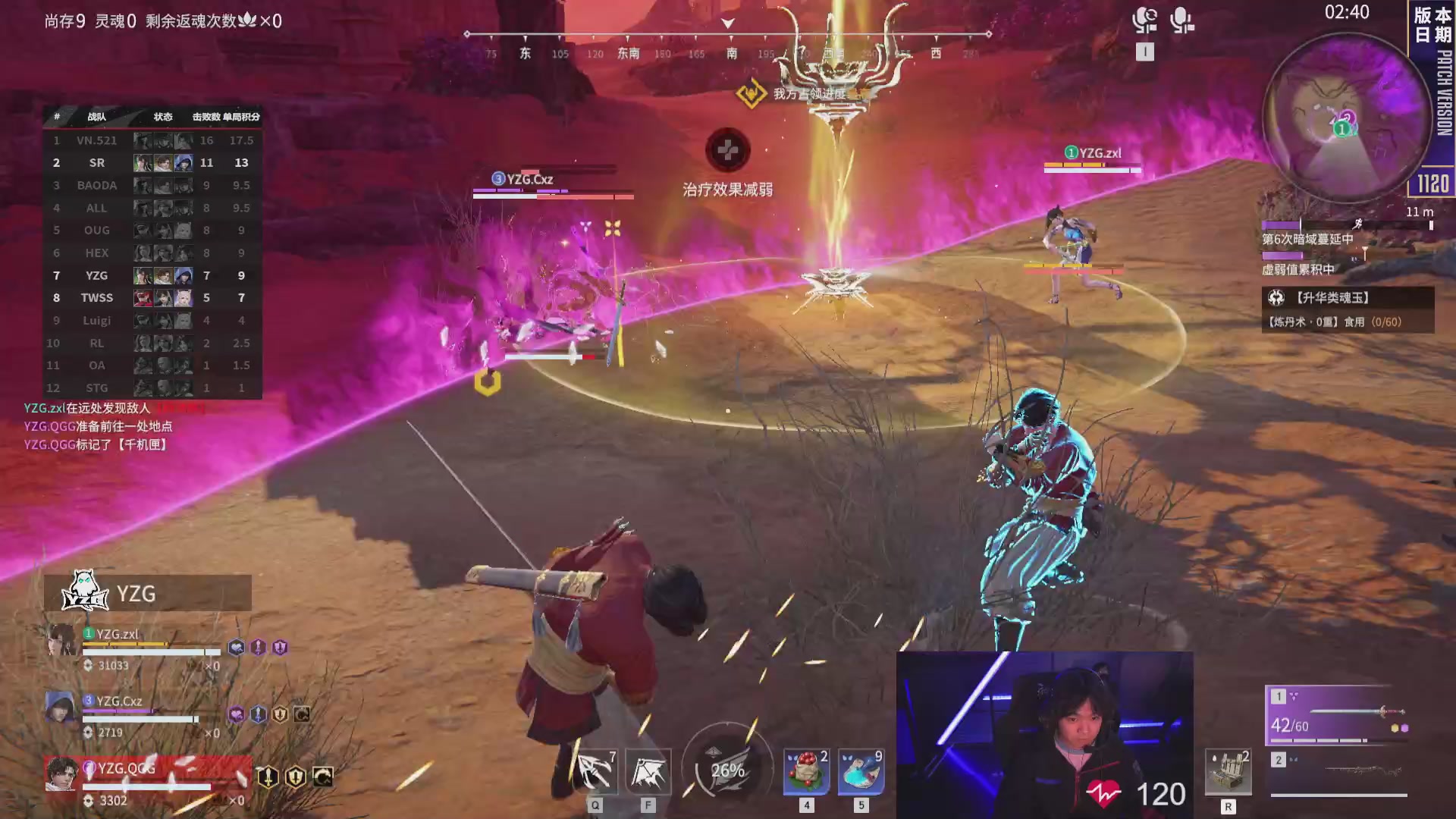Viewport: 1456px width, 819px height.
Task: Trigger the tattered banner skill icon
Action: pyautogui.click(x=648, y=772)
